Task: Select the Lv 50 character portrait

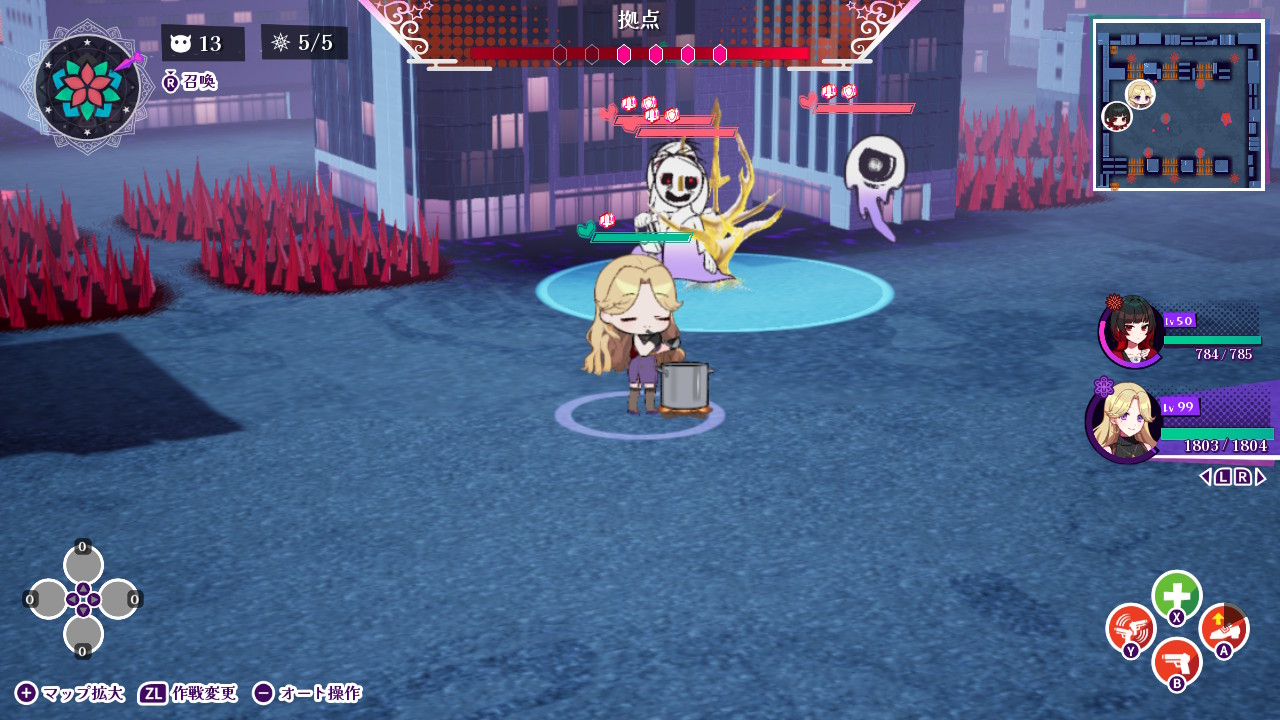Action: (1131, 337)
